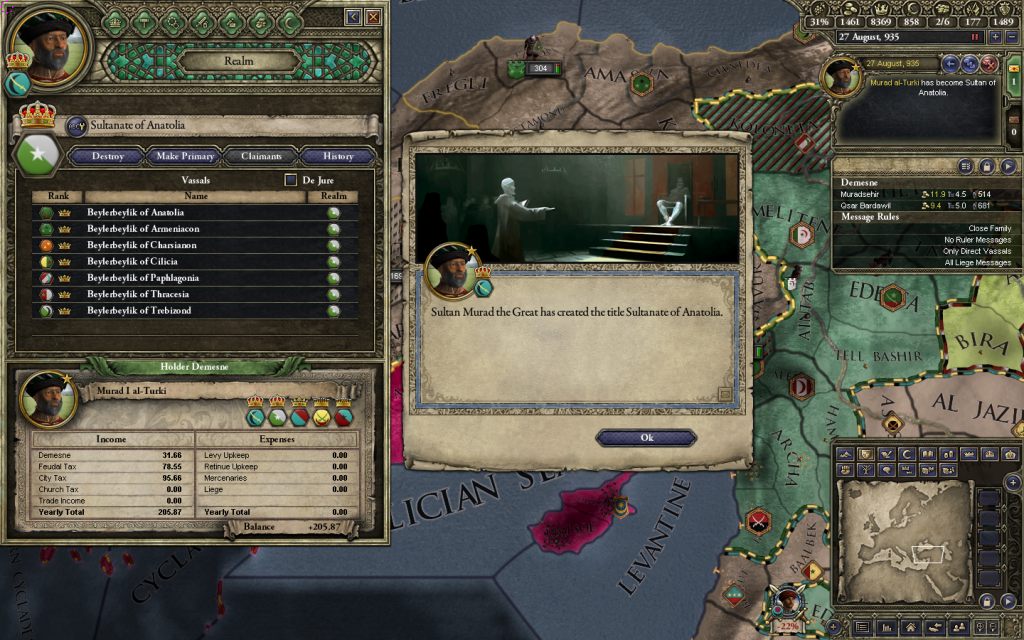This screenshot has height=640, width=1024.
Task: Close the realm panel with the X button
Action: [x=373, y=17]
